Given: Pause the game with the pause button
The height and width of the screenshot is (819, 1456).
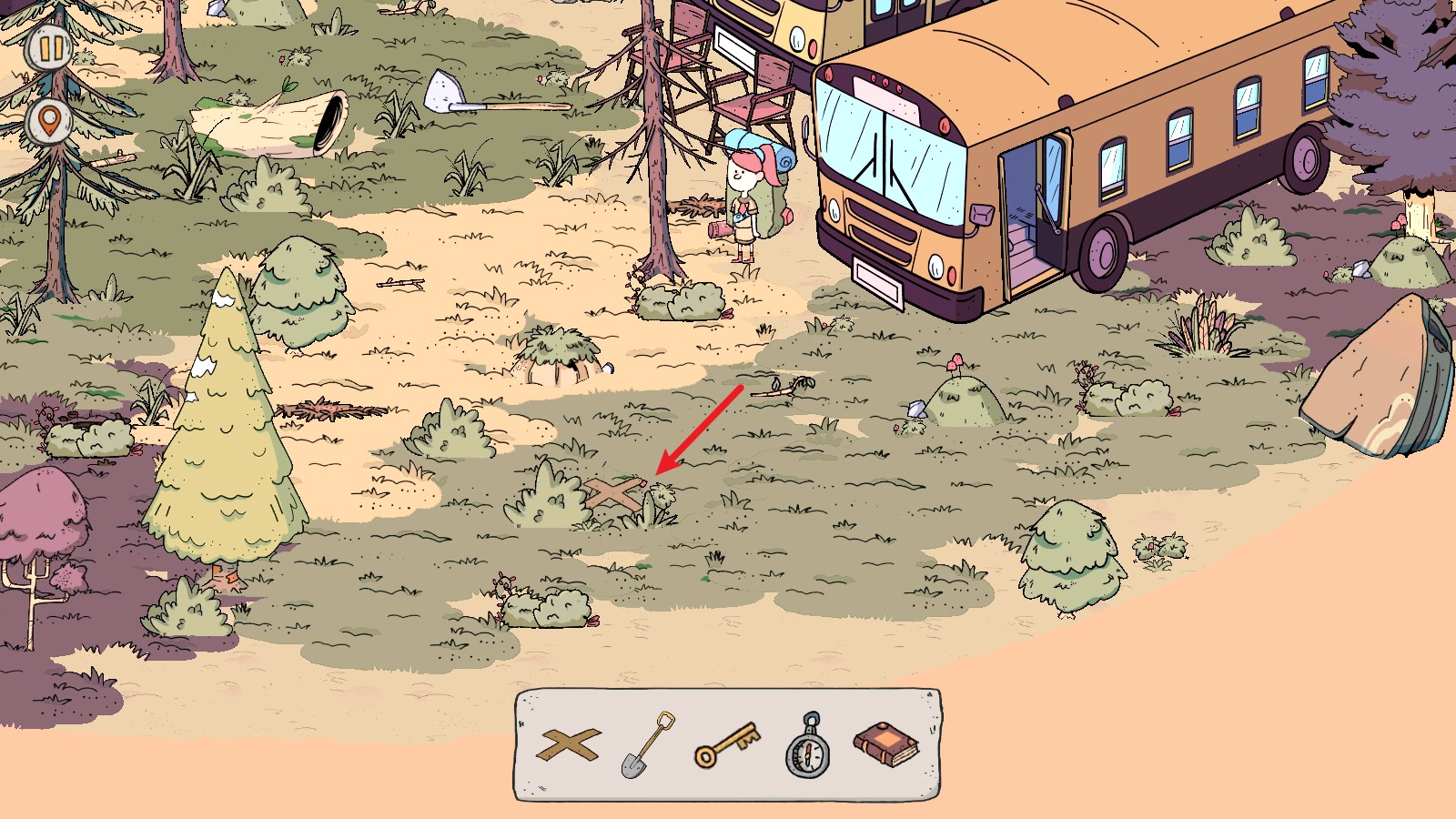Looking at the screenshot, I should coord(48,48).
